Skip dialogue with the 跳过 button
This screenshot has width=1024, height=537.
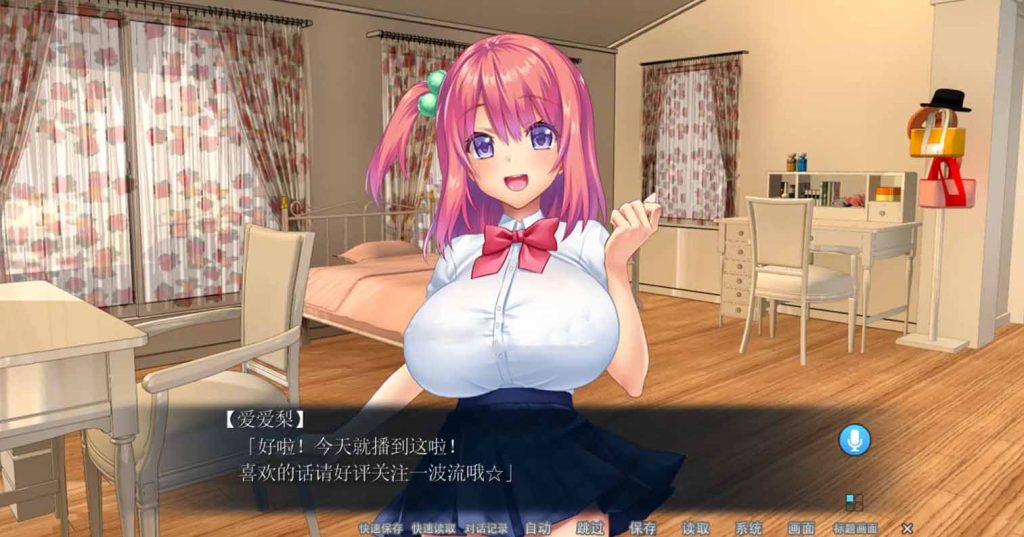click(591, 528)
